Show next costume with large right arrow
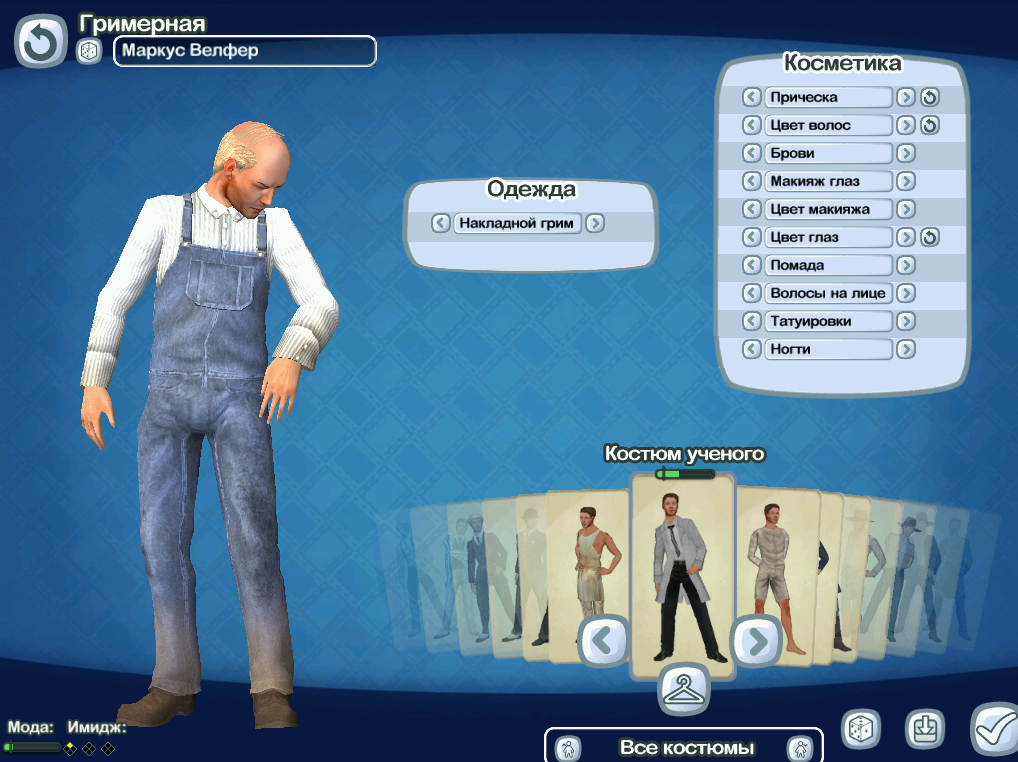This screenshot has width=1018, height=762. (756, 640)
